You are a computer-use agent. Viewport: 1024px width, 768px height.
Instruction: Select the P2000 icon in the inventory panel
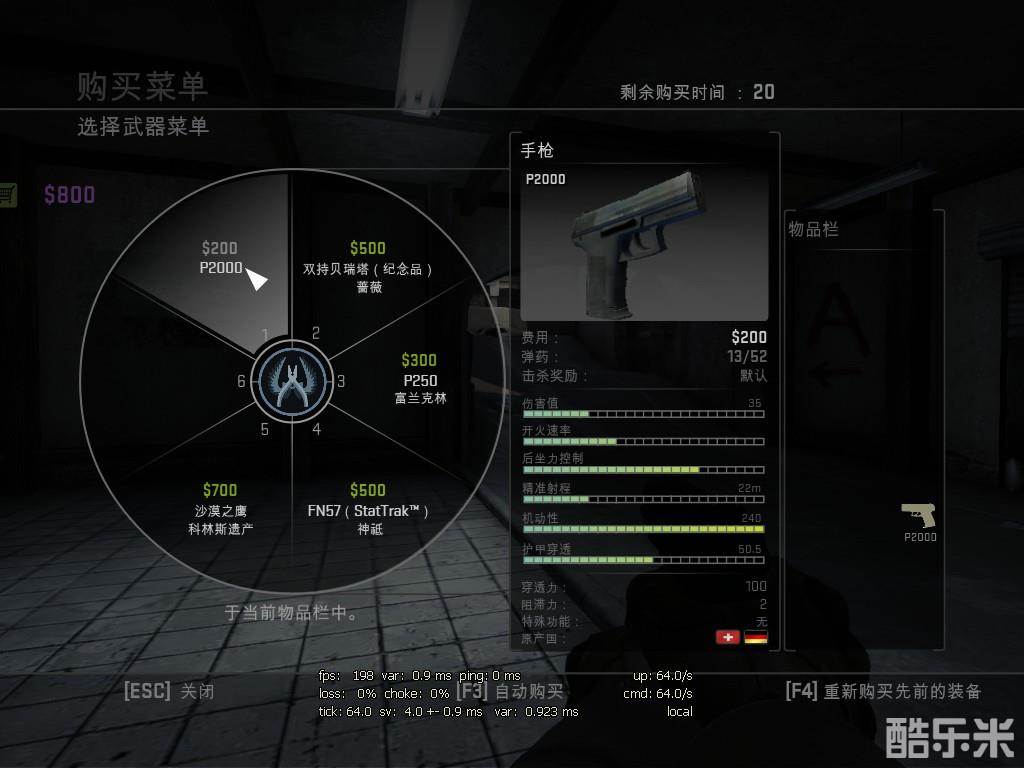919,521
